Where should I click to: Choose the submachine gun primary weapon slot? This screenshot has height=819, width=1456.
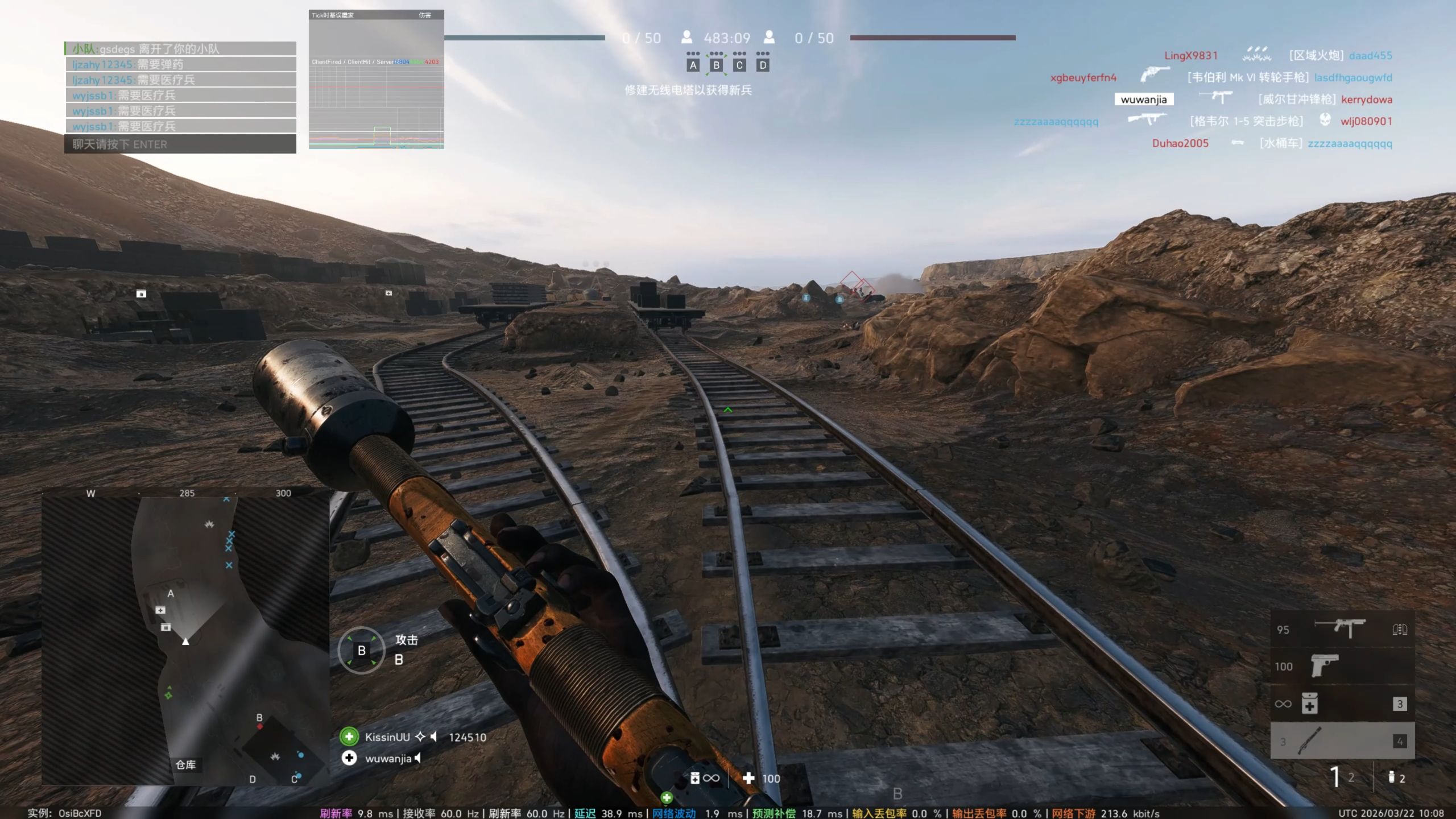pyautogui.click(x=1342, y=629)
